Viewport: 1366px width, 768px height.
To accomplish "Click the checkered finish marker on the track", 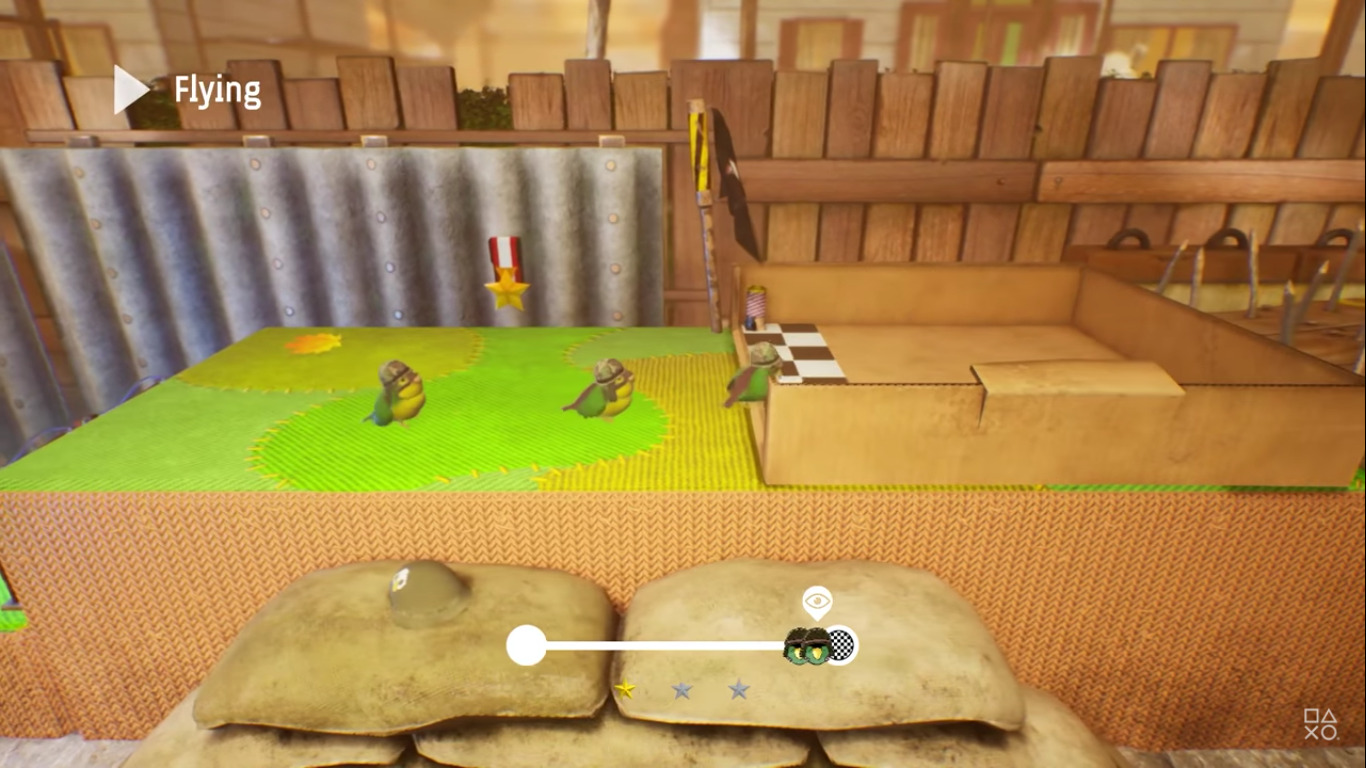I will [843, 646].
